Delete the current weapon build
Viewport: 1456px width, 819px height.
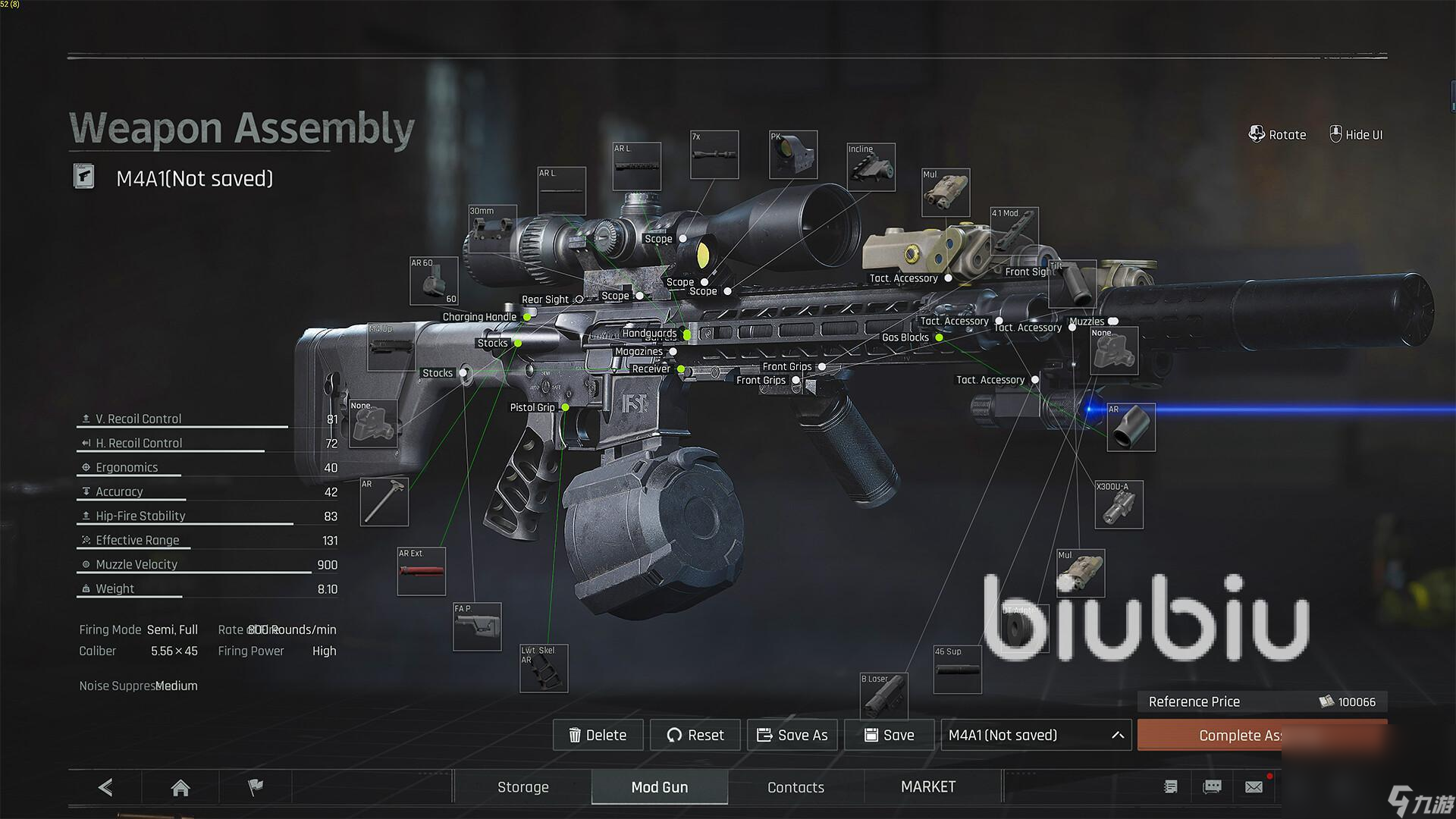[x=598, y=735]
